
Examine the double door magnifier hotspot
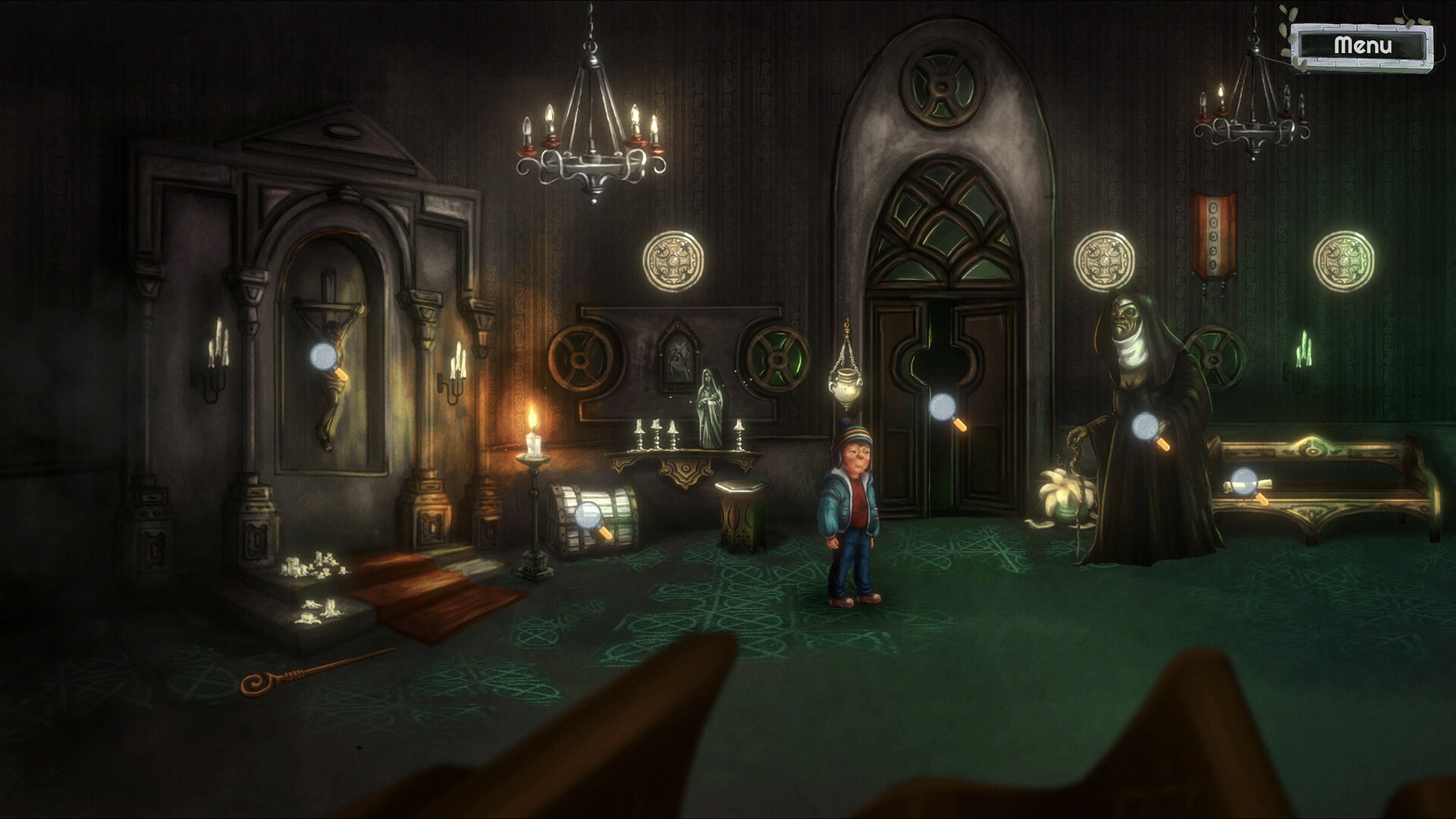click(x=943, y=408)
